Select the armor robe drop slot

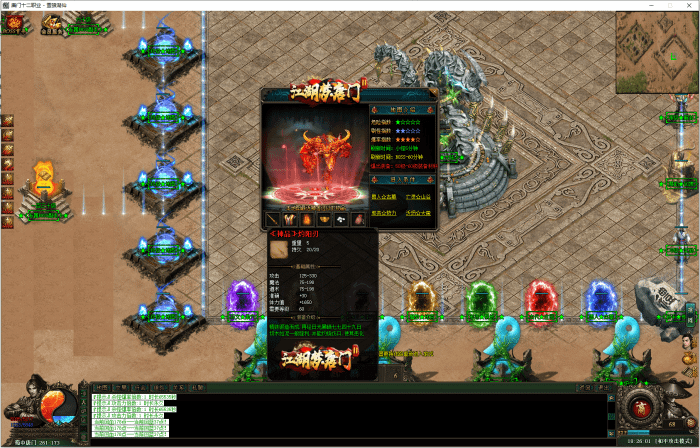[290, 219]
